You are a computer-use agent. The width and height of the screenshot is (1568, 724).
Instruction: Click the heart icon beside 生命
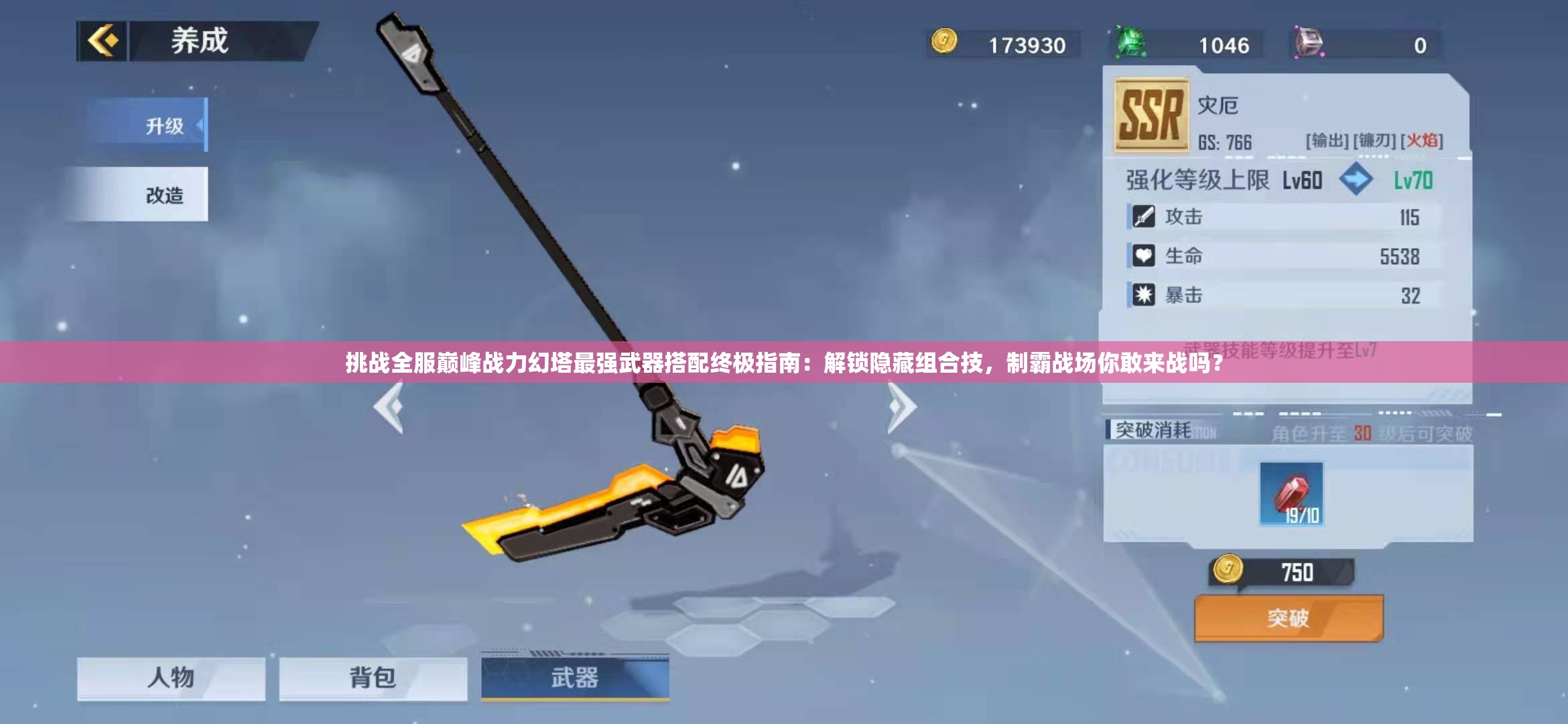coord(1144,256)
